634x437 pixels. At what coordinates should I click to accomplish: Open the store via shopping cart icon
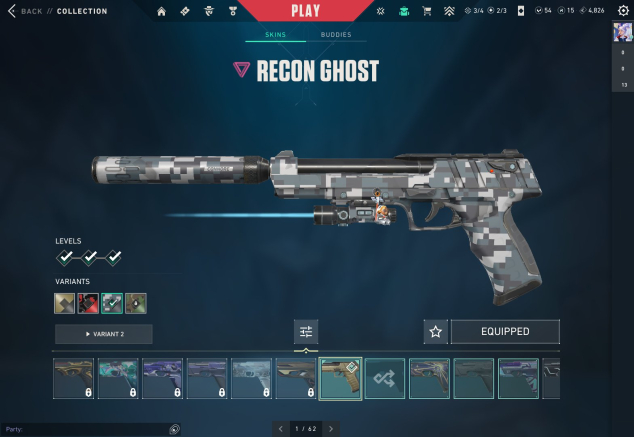(428, 11)
